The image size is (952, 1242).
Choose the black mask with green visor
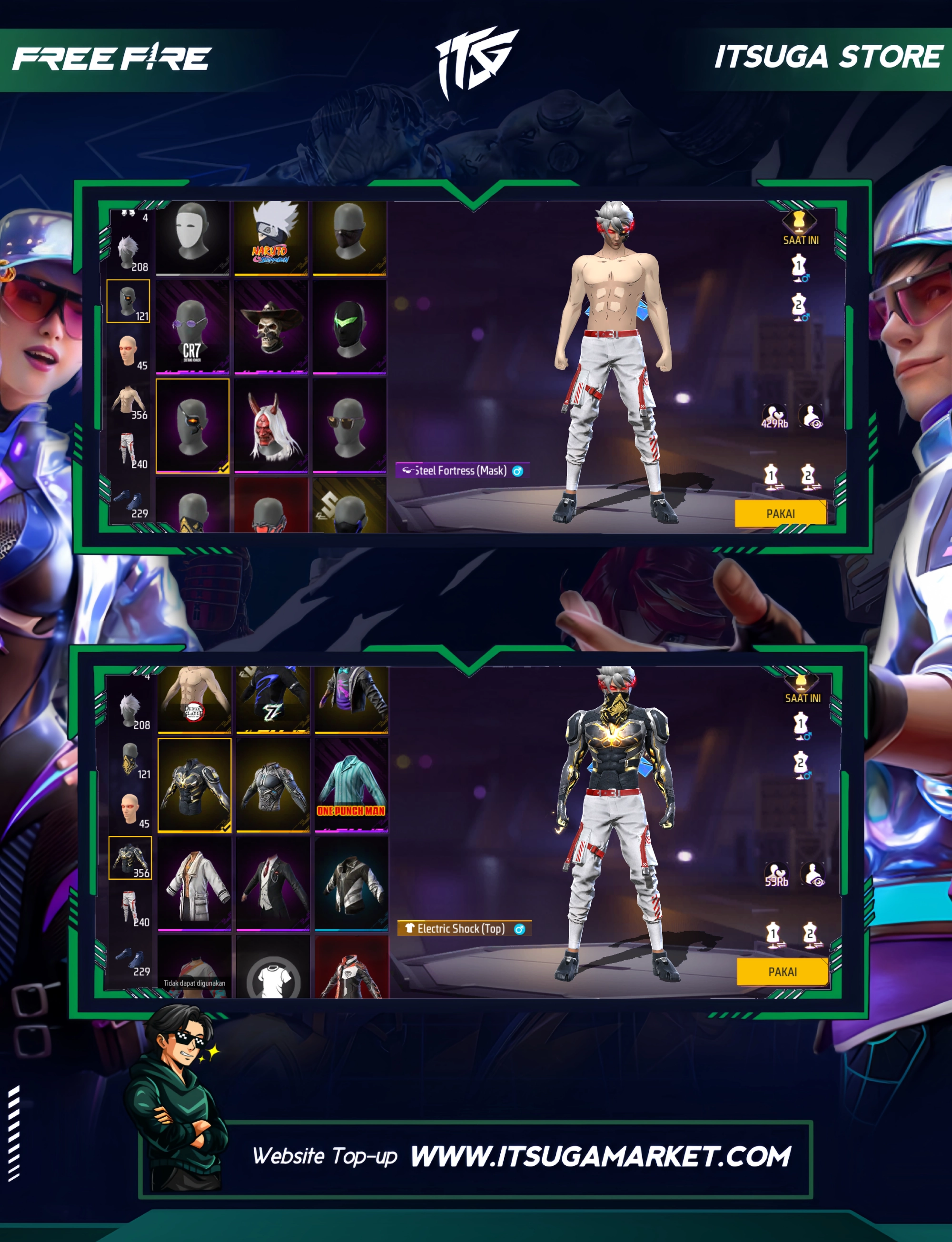(x=350, y=327)
